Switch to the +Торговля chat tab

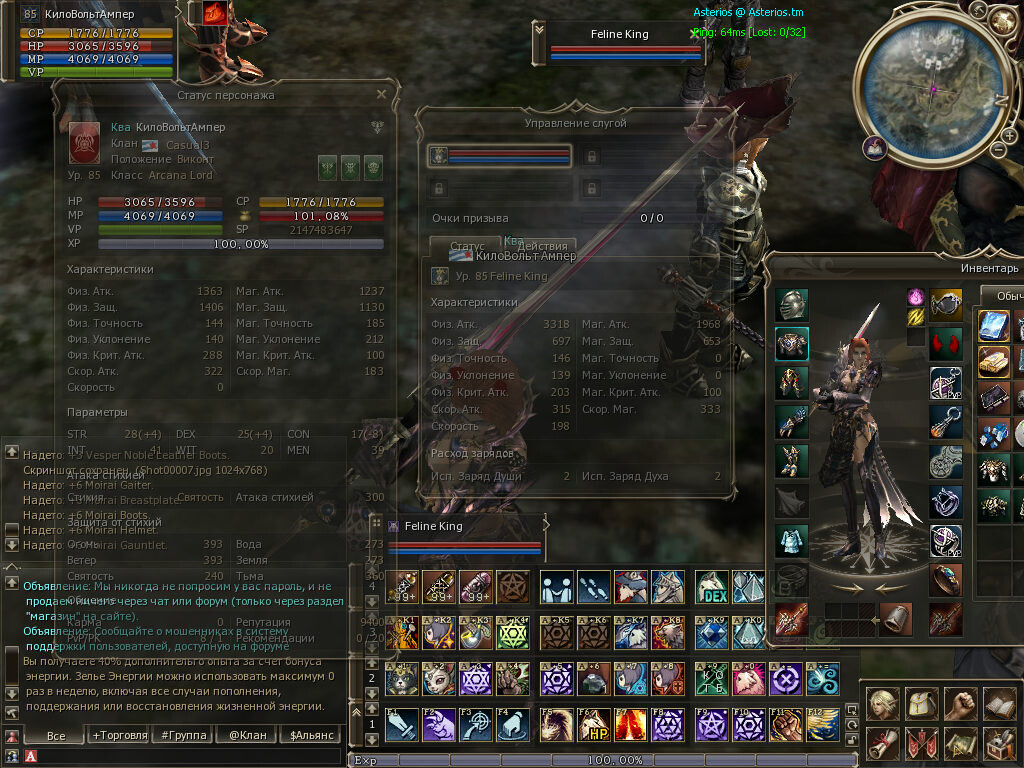(x=120, y=735)
